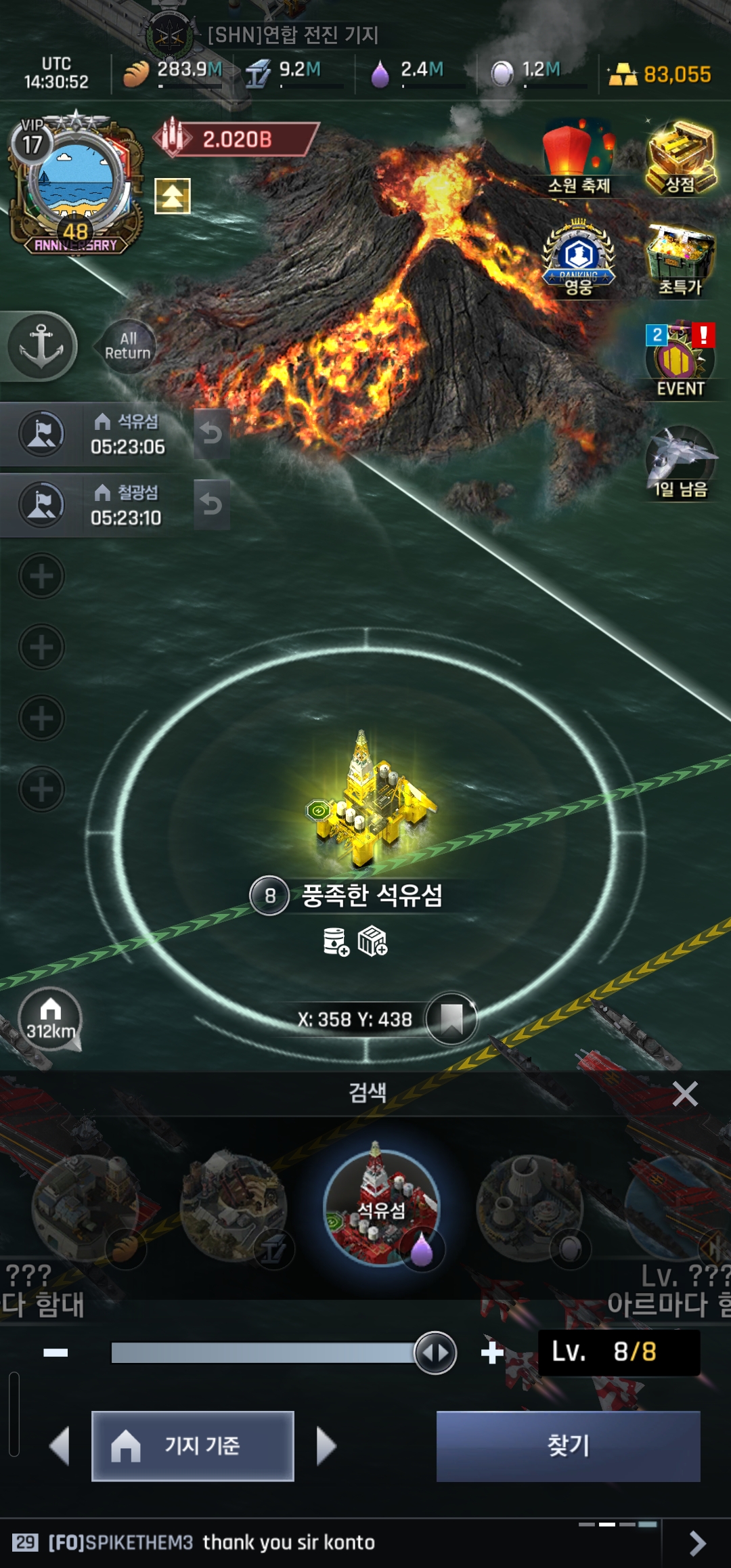Close the 검색 search panel

click(685, 1093)
